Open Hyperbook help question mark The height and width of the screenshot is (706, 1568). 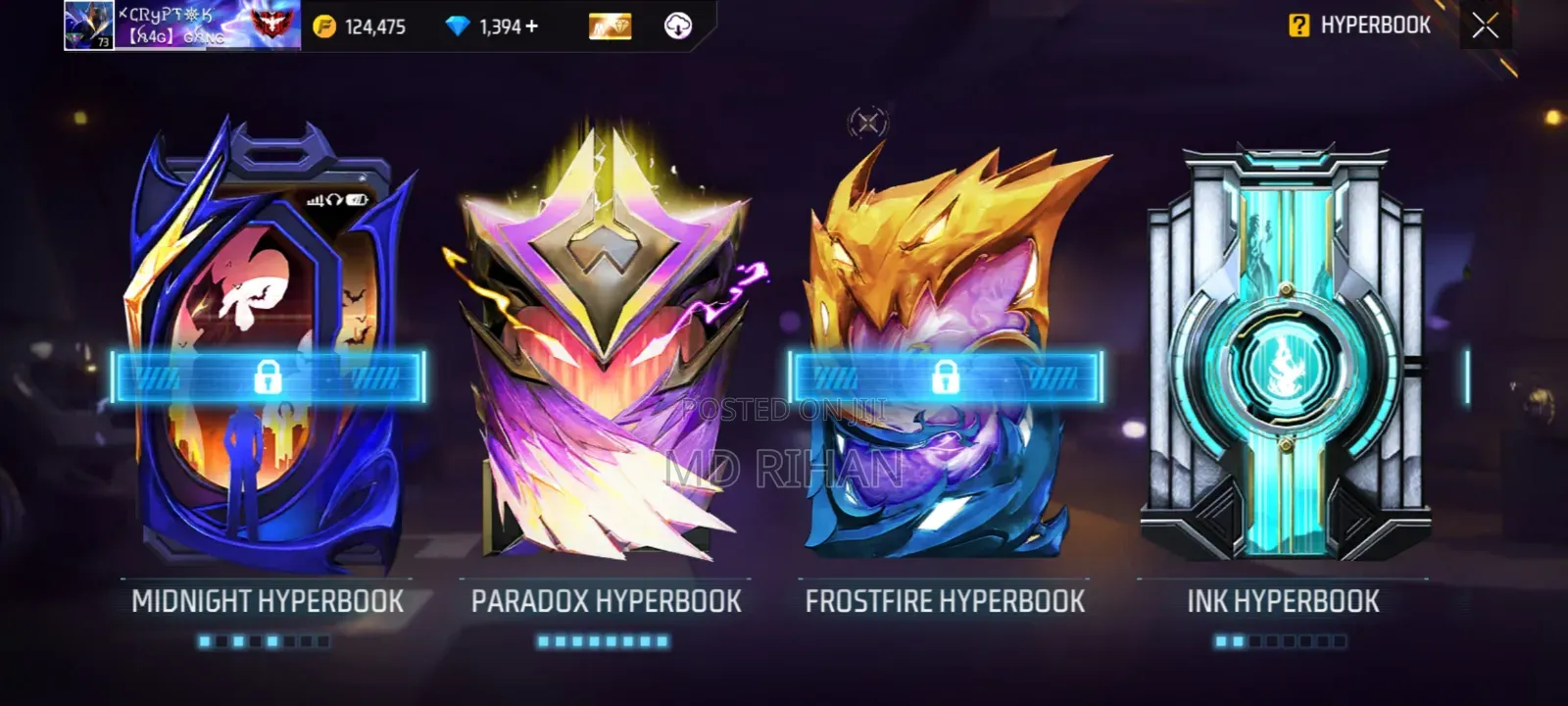click(1298, 25)
